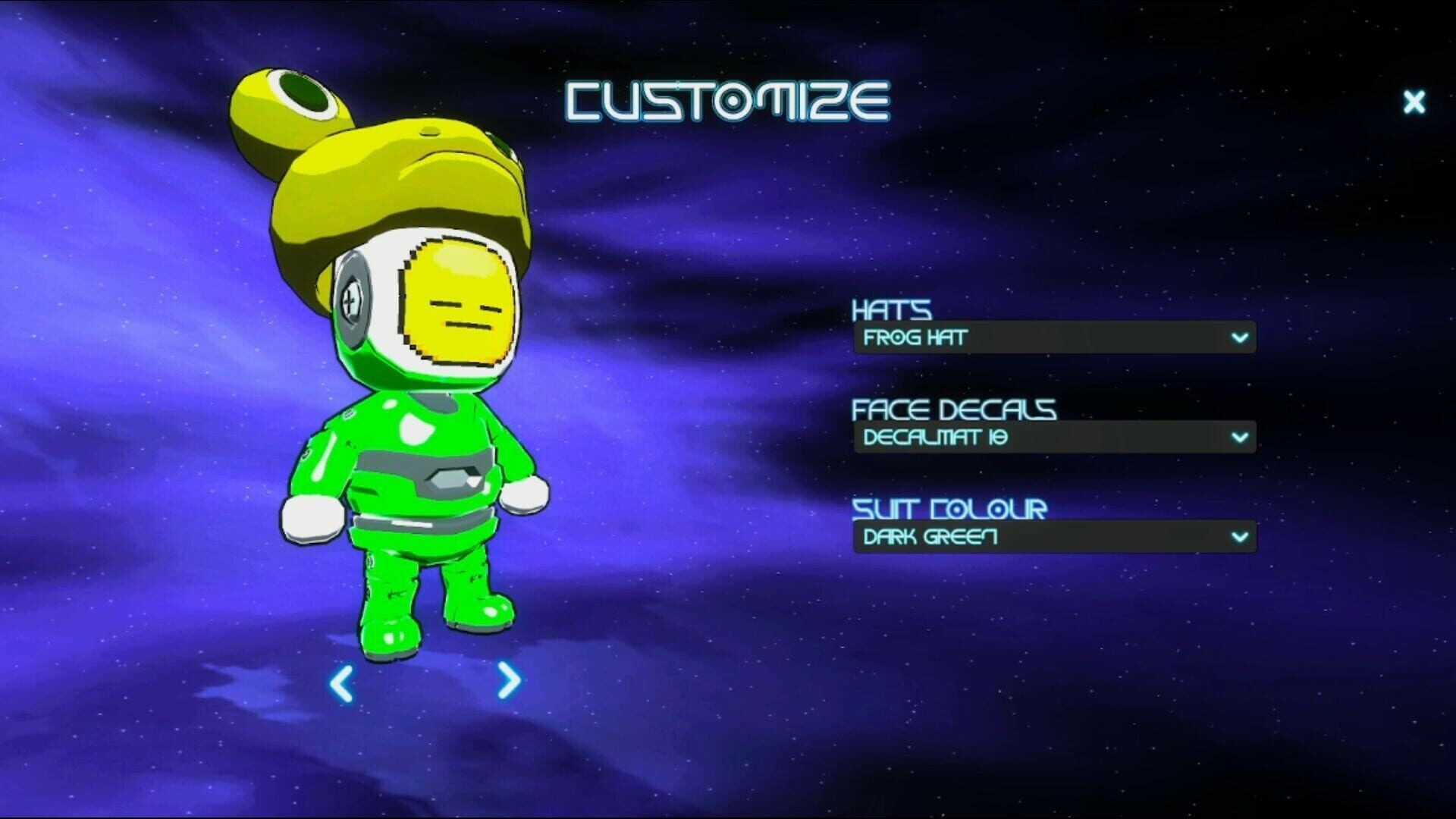Close the Customize screen with the X
Screen dimensions: 1456x819
(1414, 102)
